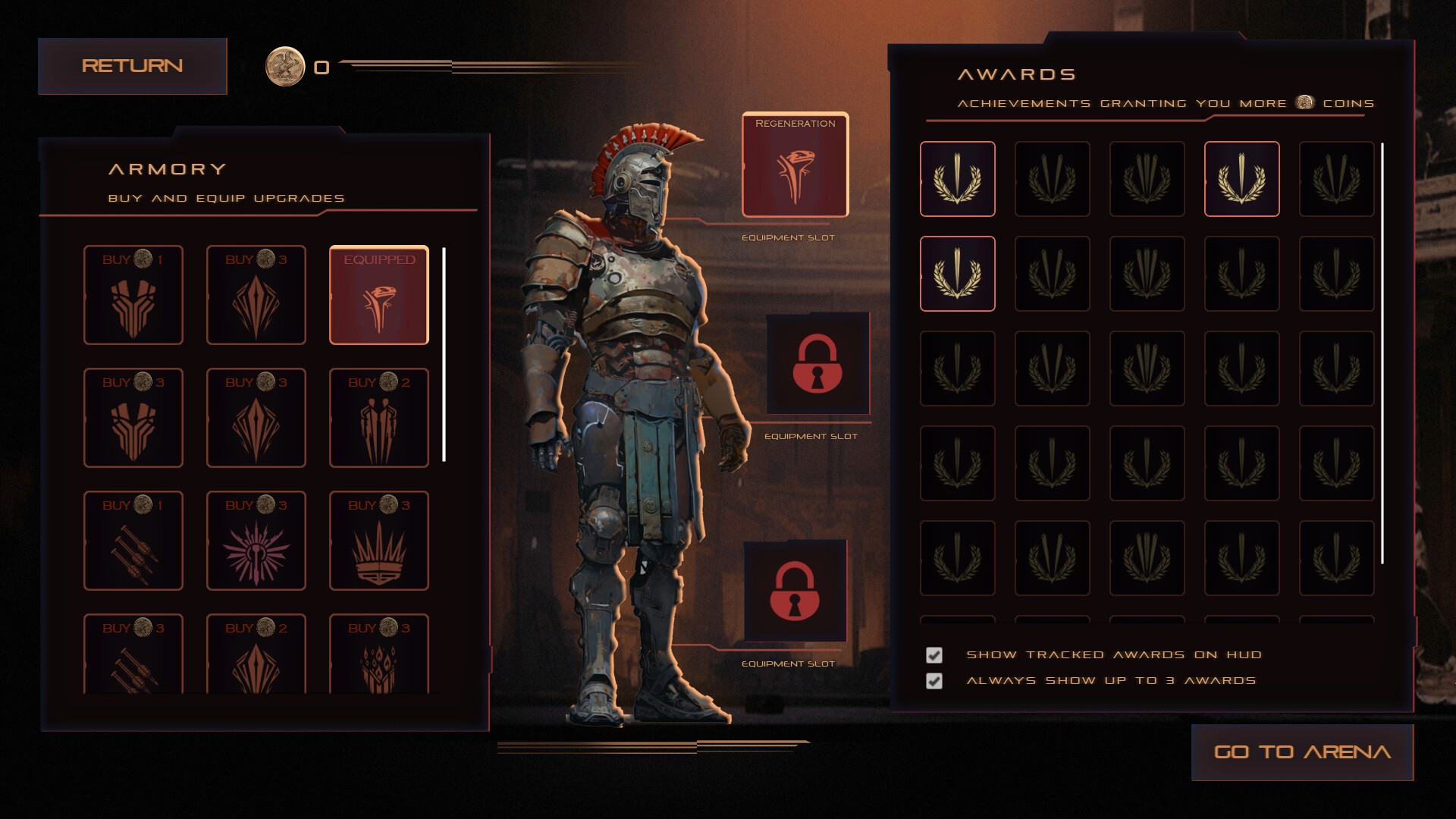The image size is (1456, 819).
Task: Open the locked middle equipment slot
Action: pyautogui.click(x=817, y=364)
